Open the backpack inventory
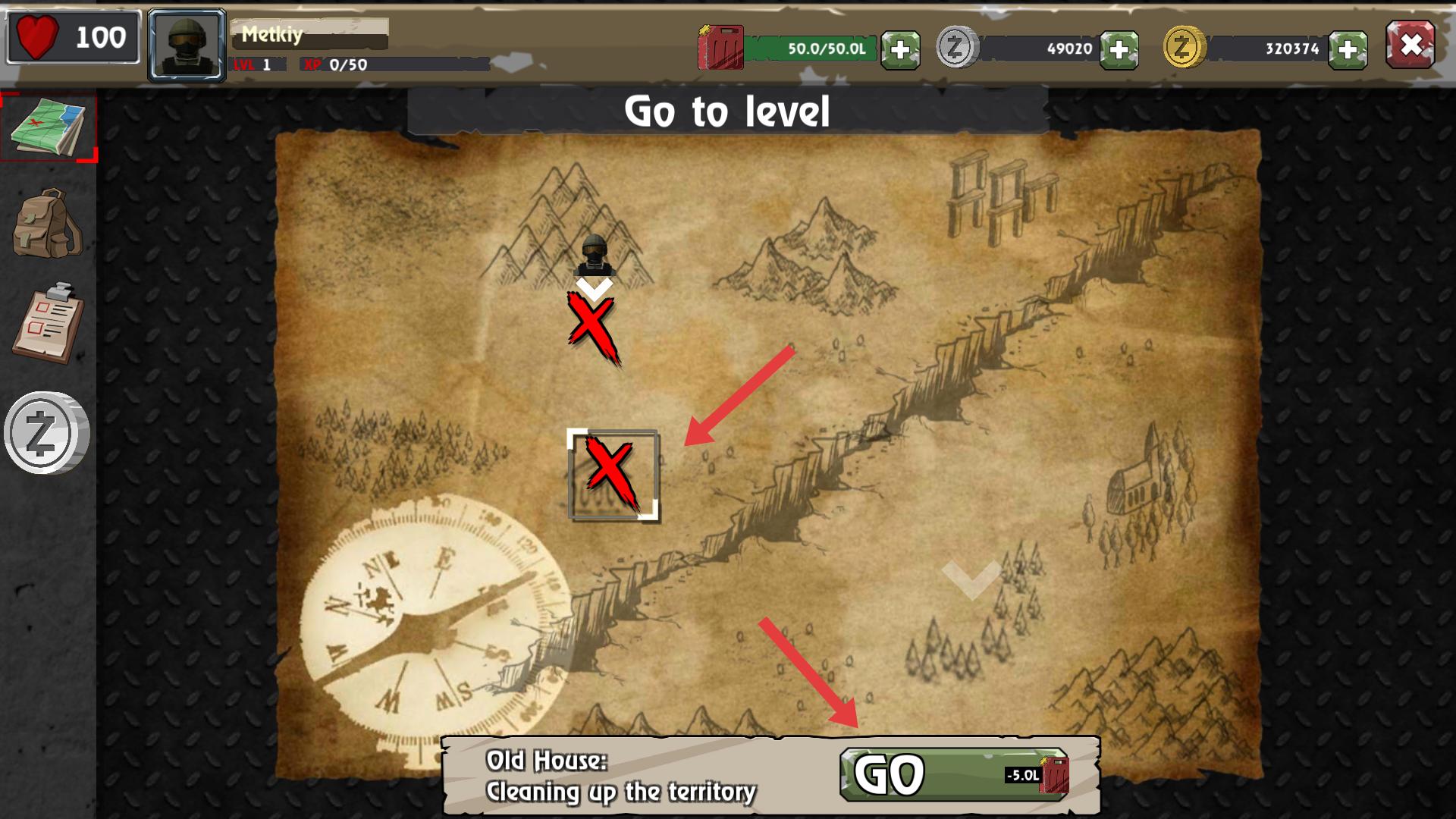This screenshot has height=819, width=1456. [x=47, y=224]
